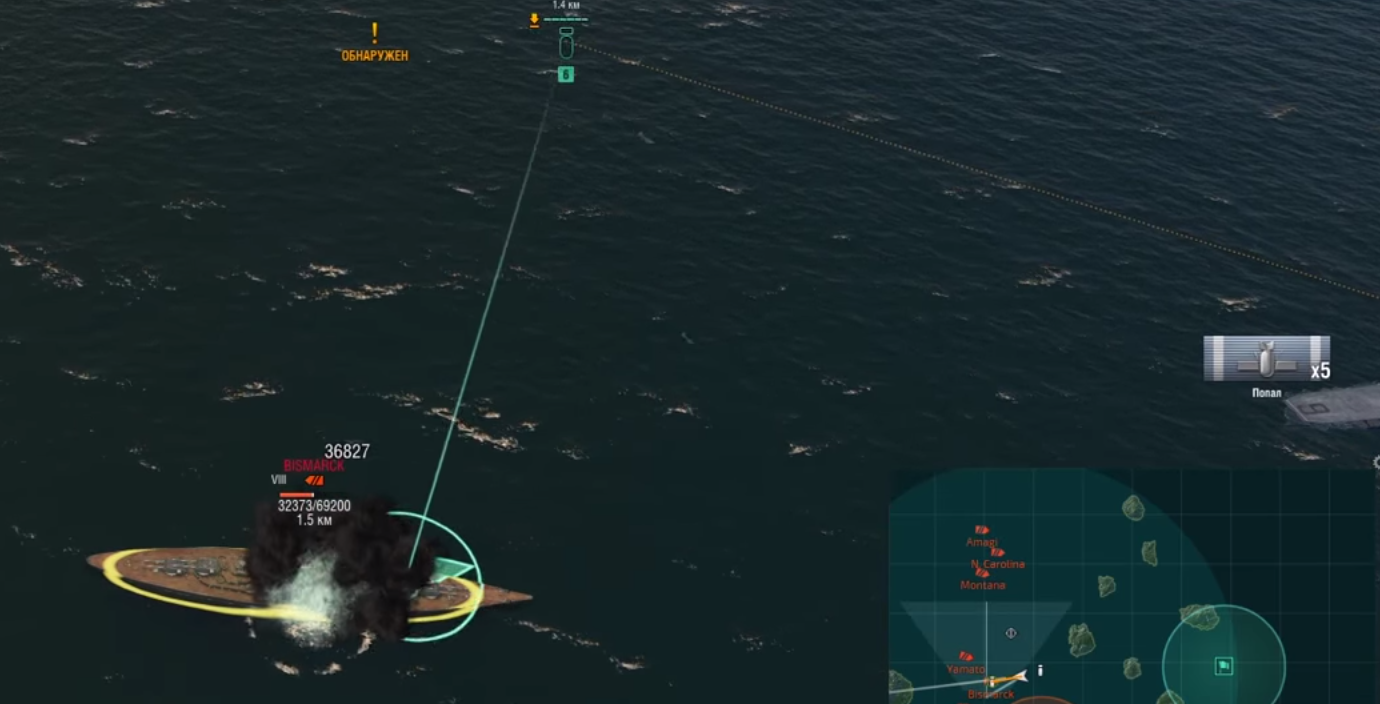
Task: Select the N. Carolina marker on the minimap
Action: click(x=996, y=552)
